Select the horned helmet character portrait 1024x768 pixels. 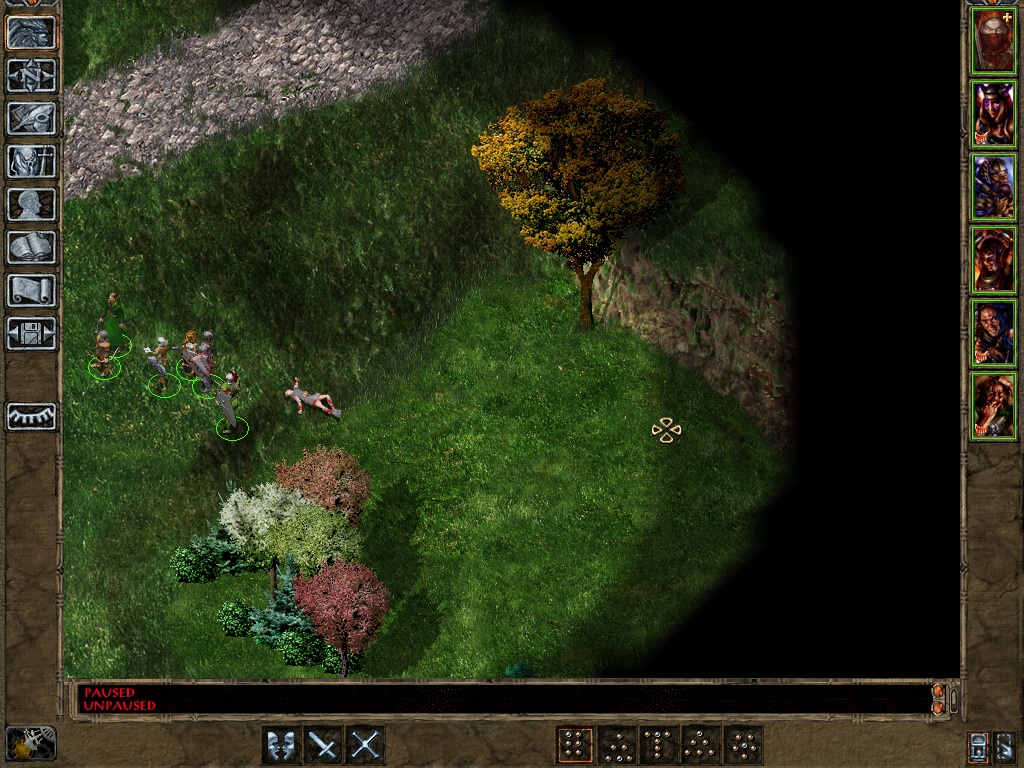[x=994, y=114]
